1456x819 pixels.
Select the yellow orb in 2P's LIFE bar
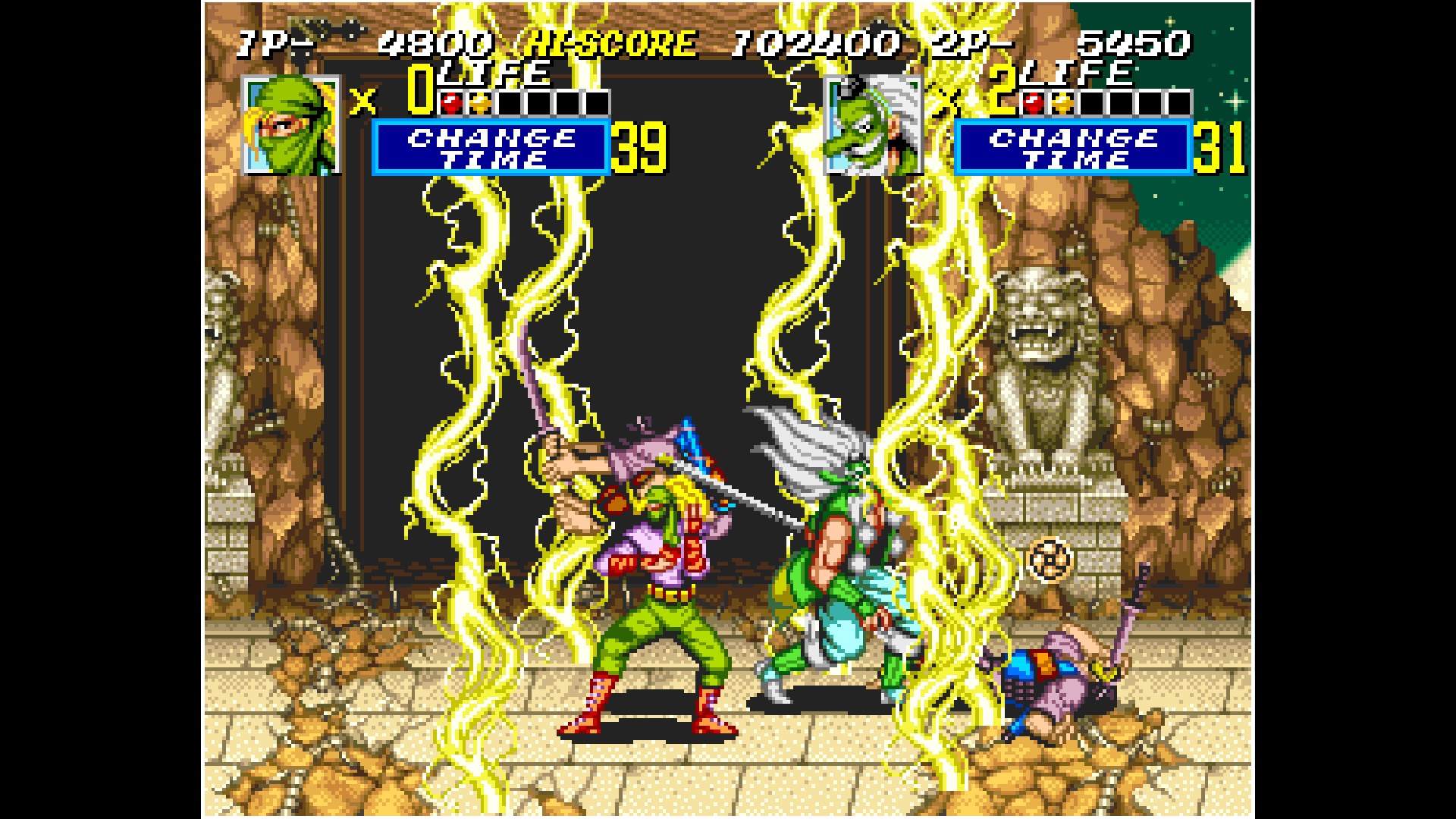(x=1062, y=100)
